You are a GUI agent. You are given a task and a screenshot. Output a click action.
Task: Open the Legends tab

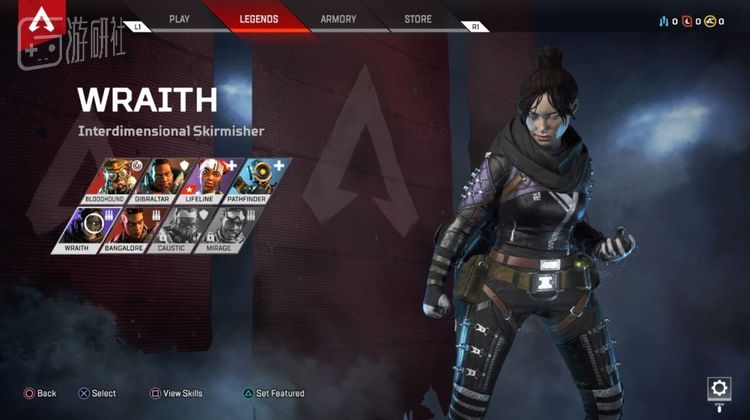(259, 19)
